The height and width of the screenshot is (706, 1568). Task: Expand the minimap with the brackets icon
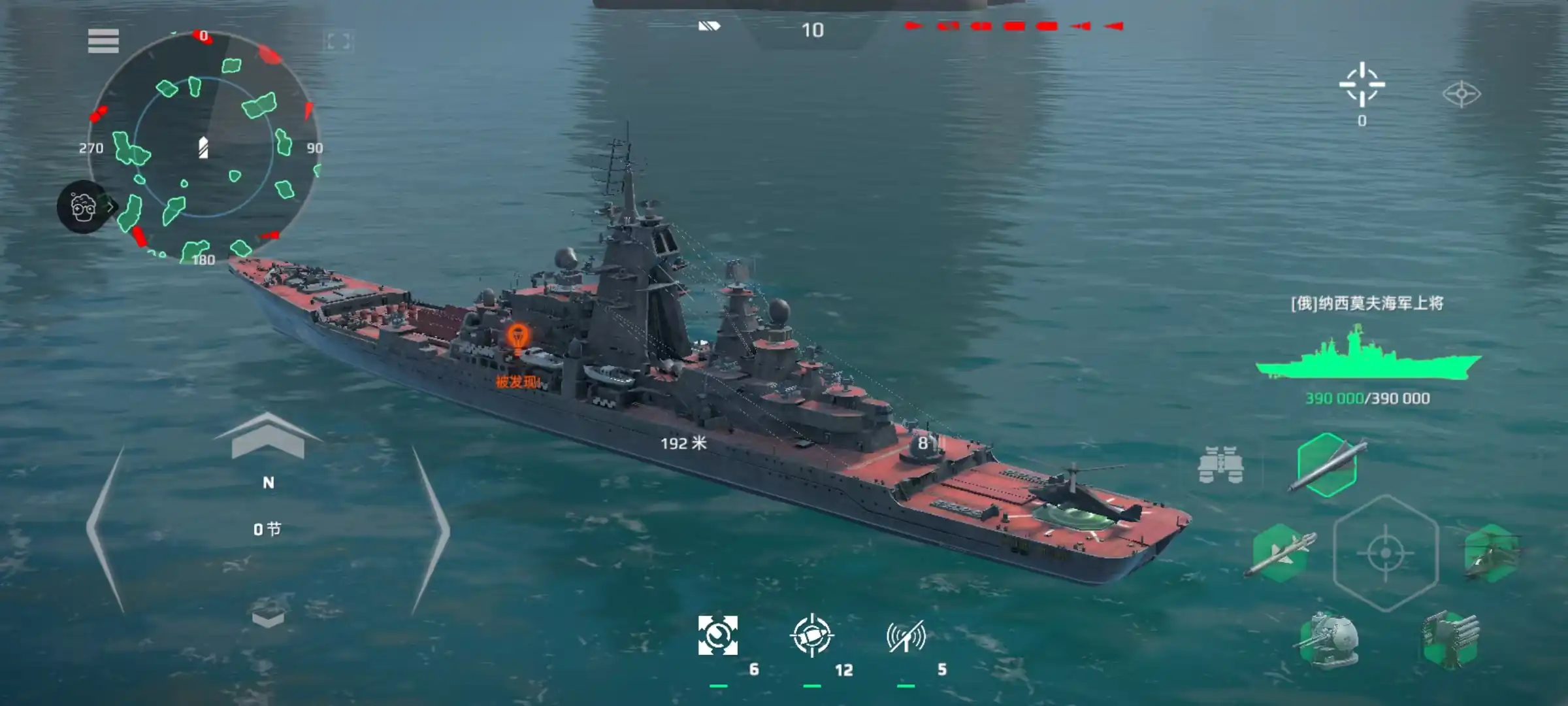(x=338, y=42)
